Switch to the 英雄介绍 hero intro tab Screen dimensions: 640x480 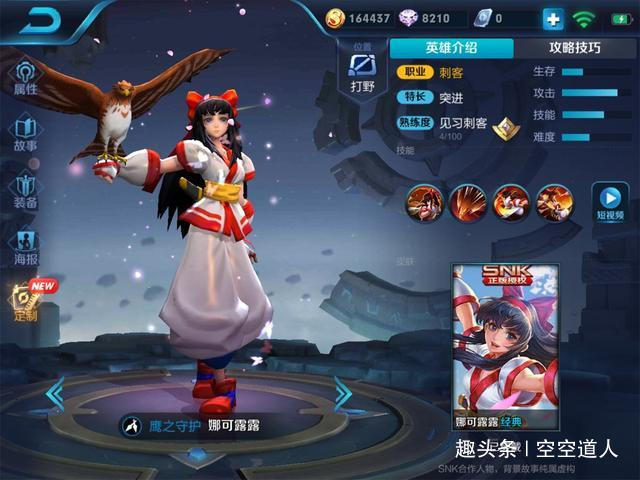[x=451, y=48]
